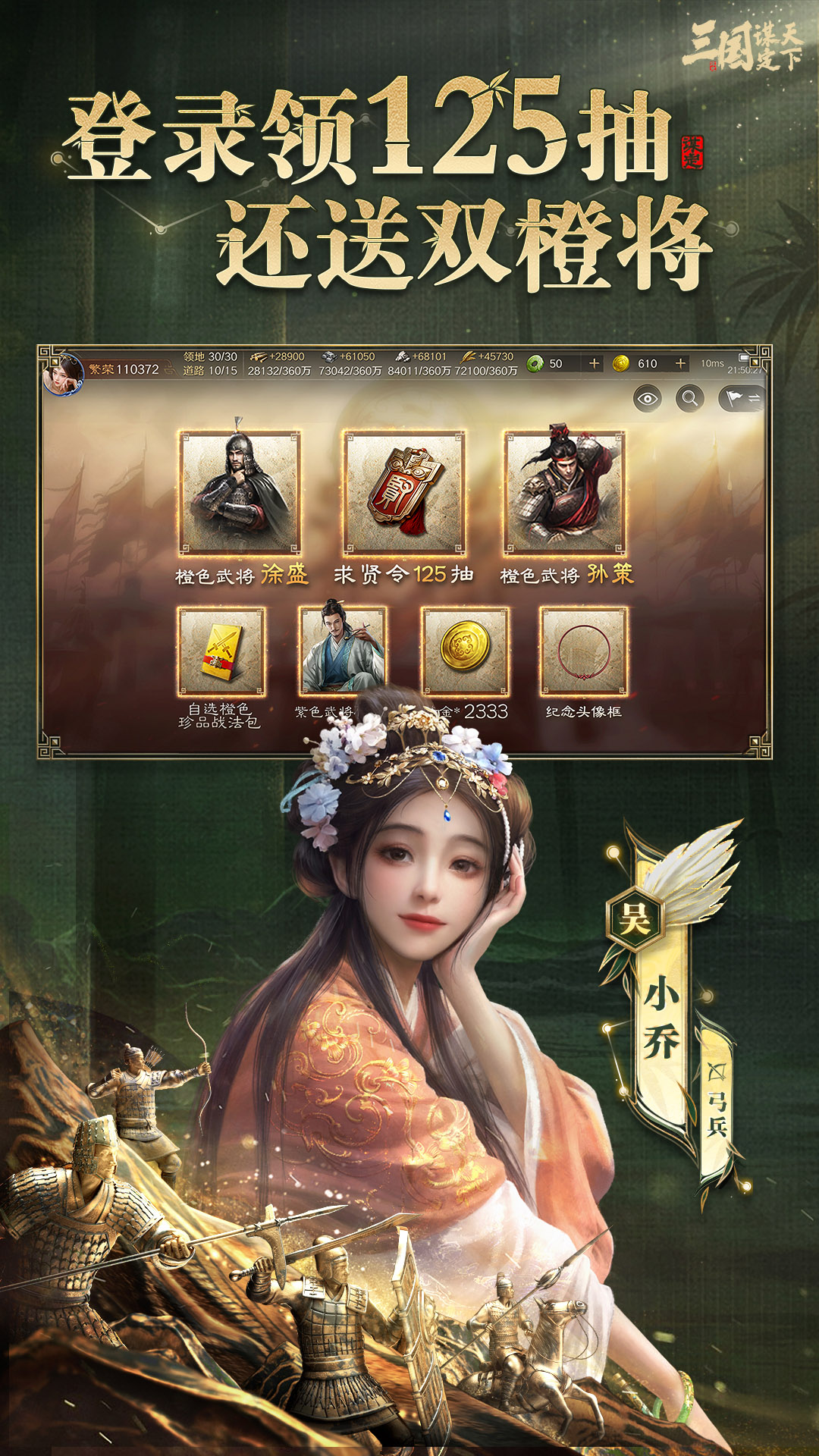The height and width of the screenshot is (1456, 819).
Task: Add more gold coins with plus button
Action: [x=680, y=364]
